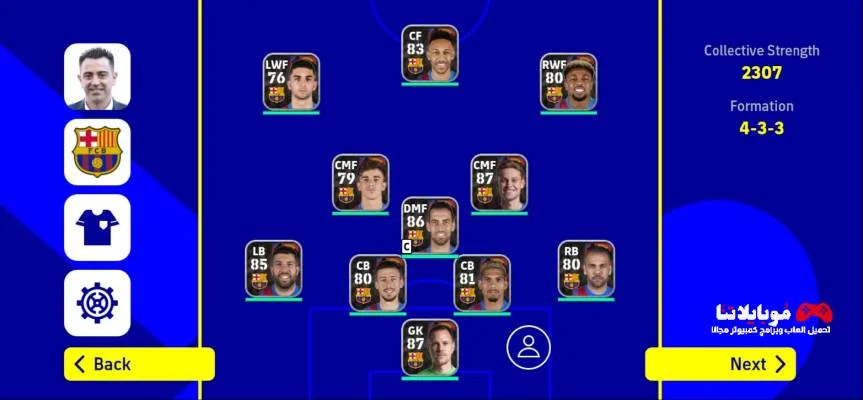This screenshot has width=863, height=400.
Task: Choose the RWF player card rated 80
Action: 568,82
